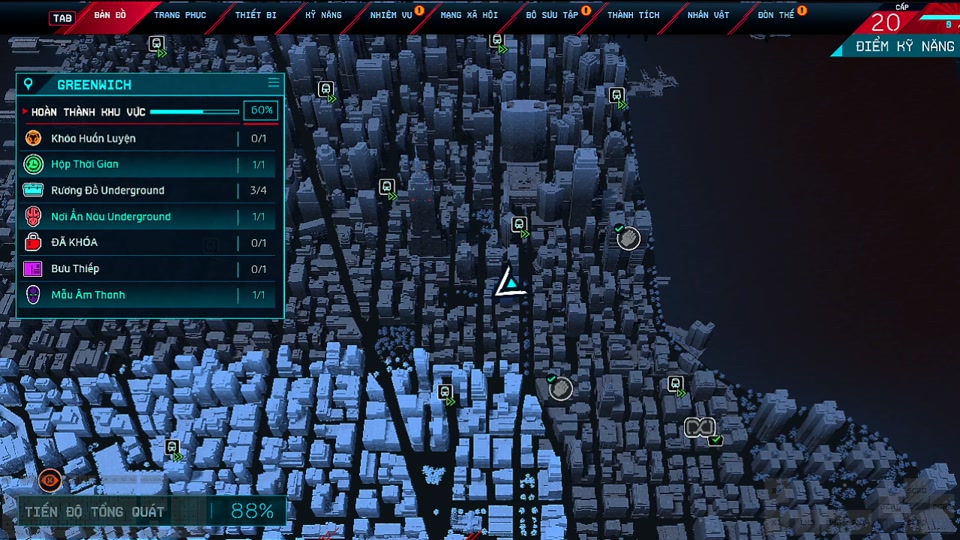The height and width of the screenshot is (540, 960).
Task: Open the Mạng Xã Hội tab
Action: pos(469,16)
